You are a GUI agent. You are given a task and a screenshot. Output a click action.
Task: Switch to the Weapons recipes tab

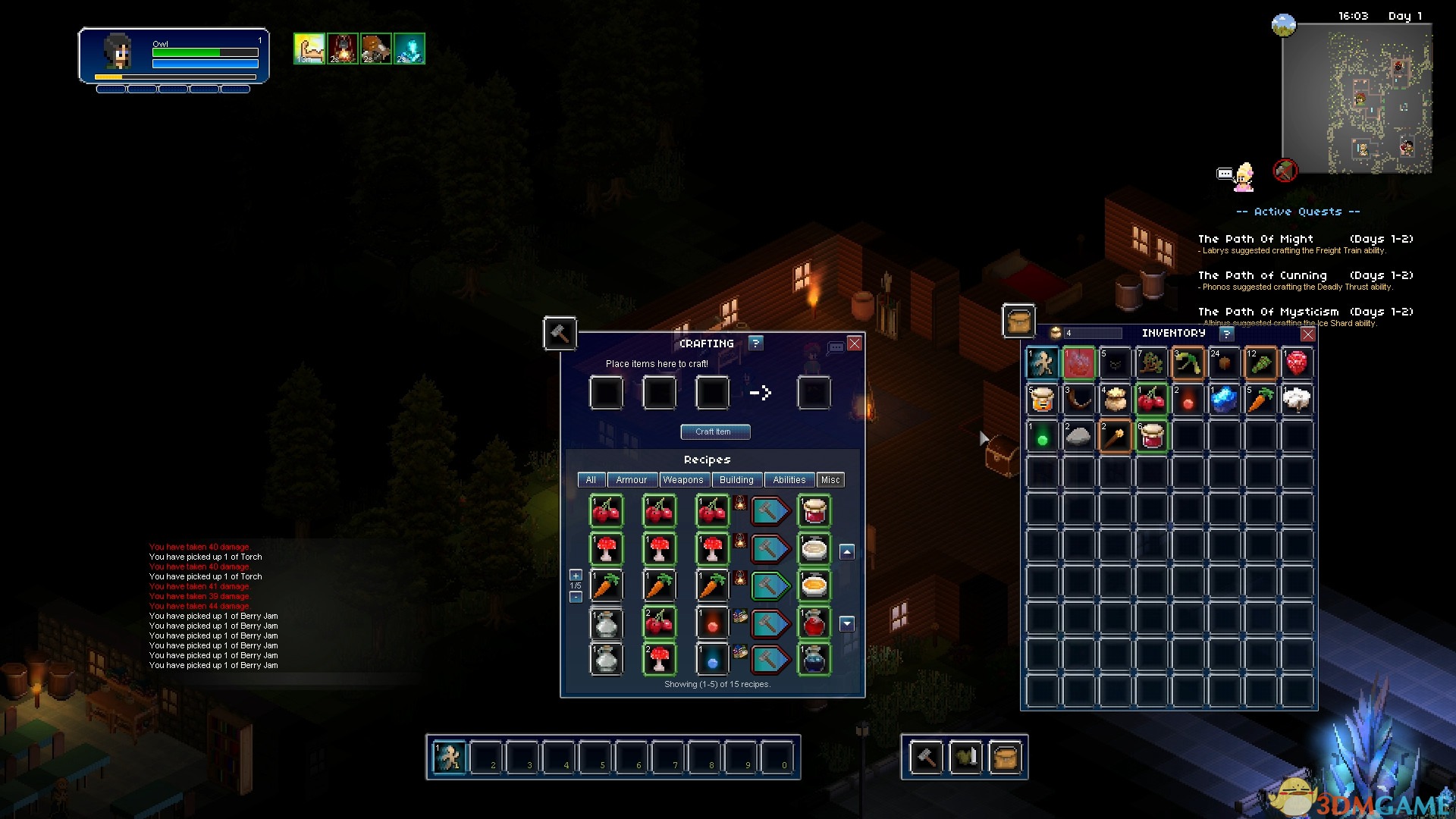(x=682, y=480)
